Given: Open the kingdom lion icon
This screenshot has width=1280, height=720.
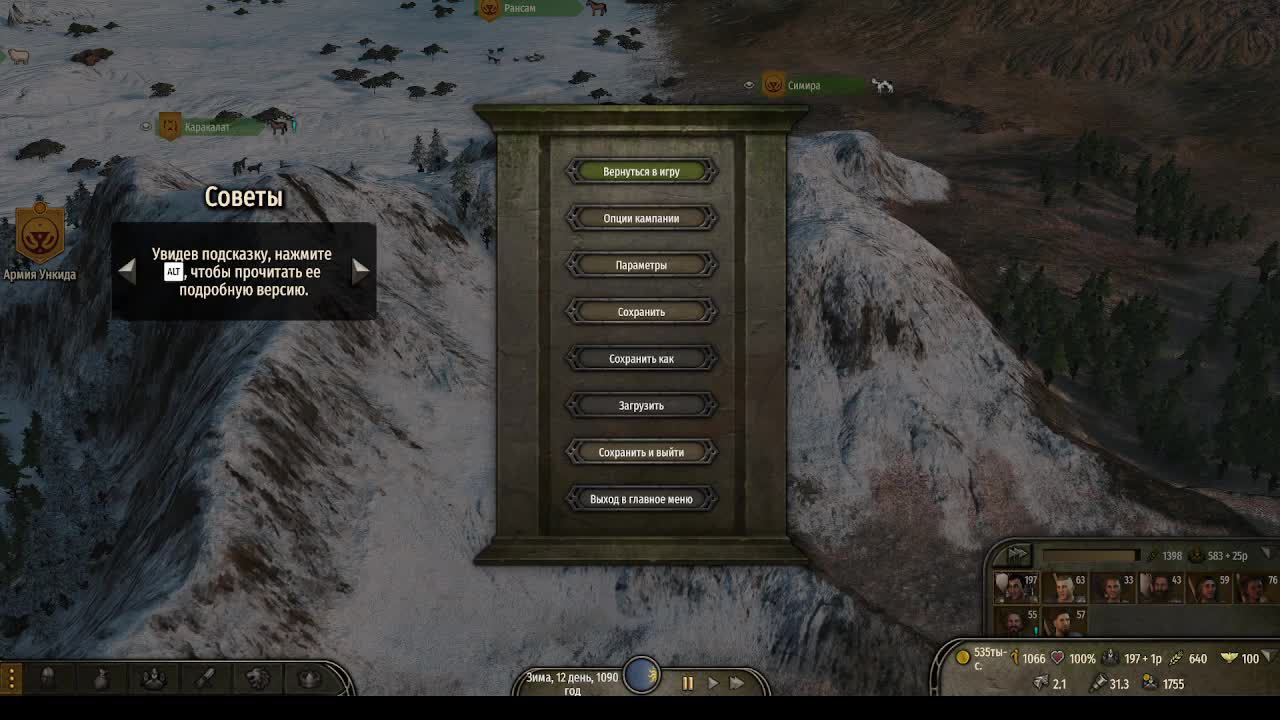Looking at the screenshot, I should (x=257, y=677).
